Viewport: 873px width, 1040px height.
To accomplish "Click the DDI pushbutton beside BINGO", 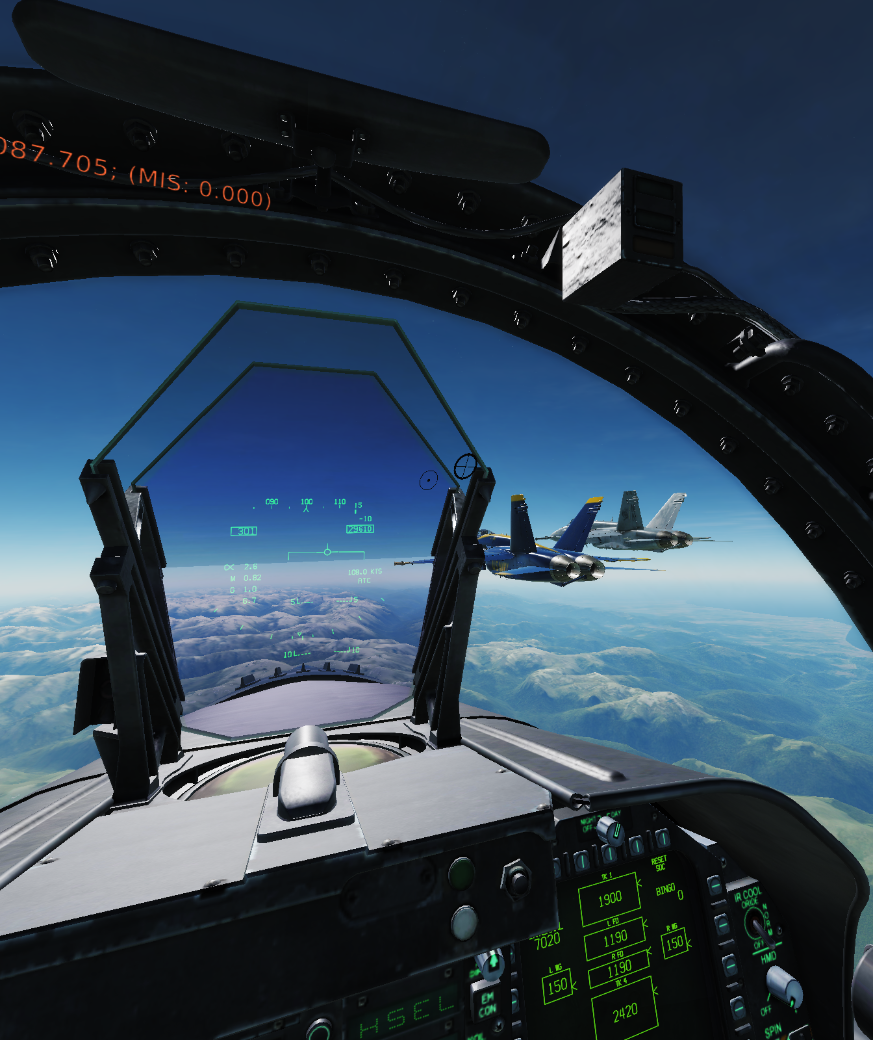I will tap(714, 886).
